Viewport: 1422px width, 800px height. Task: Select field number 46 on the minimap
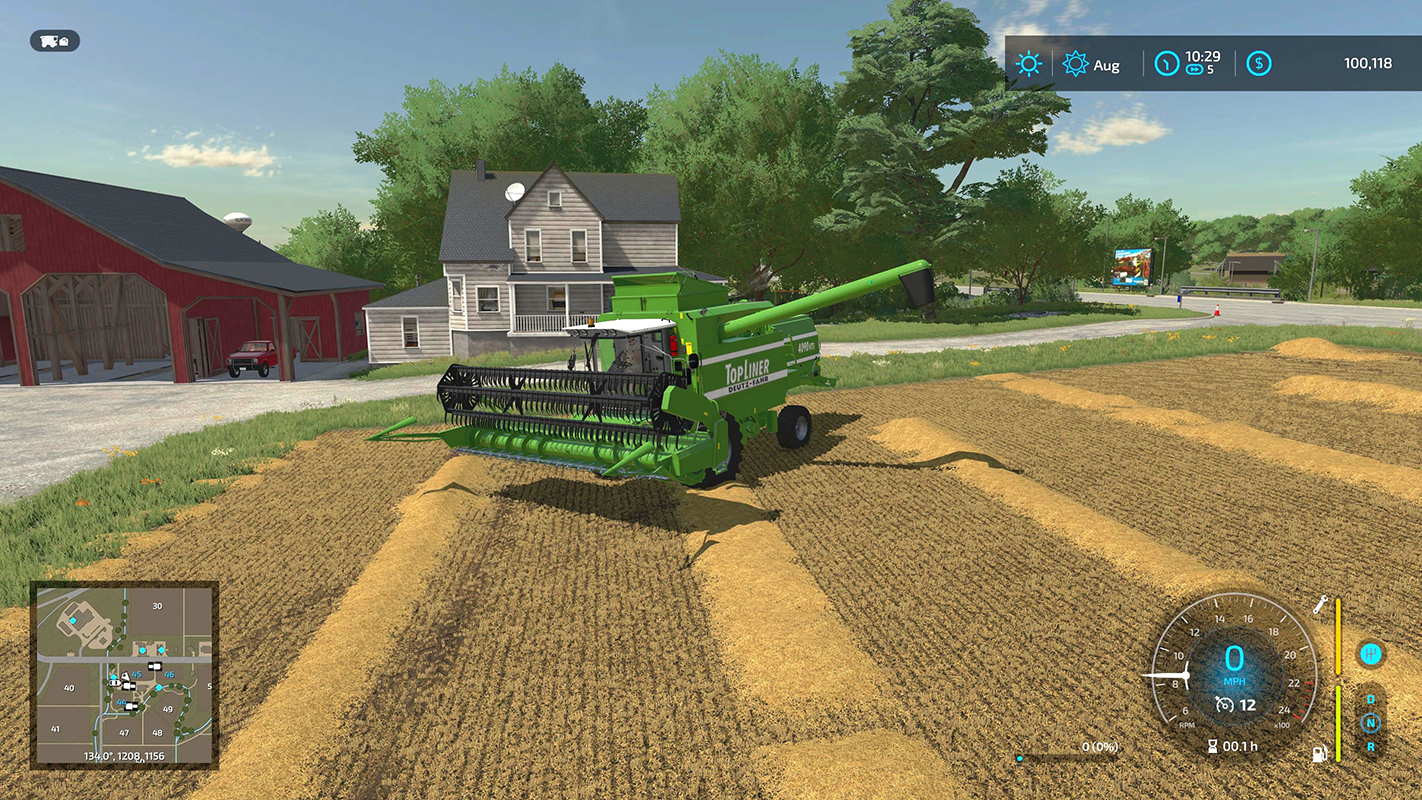[x=170, y=675]
